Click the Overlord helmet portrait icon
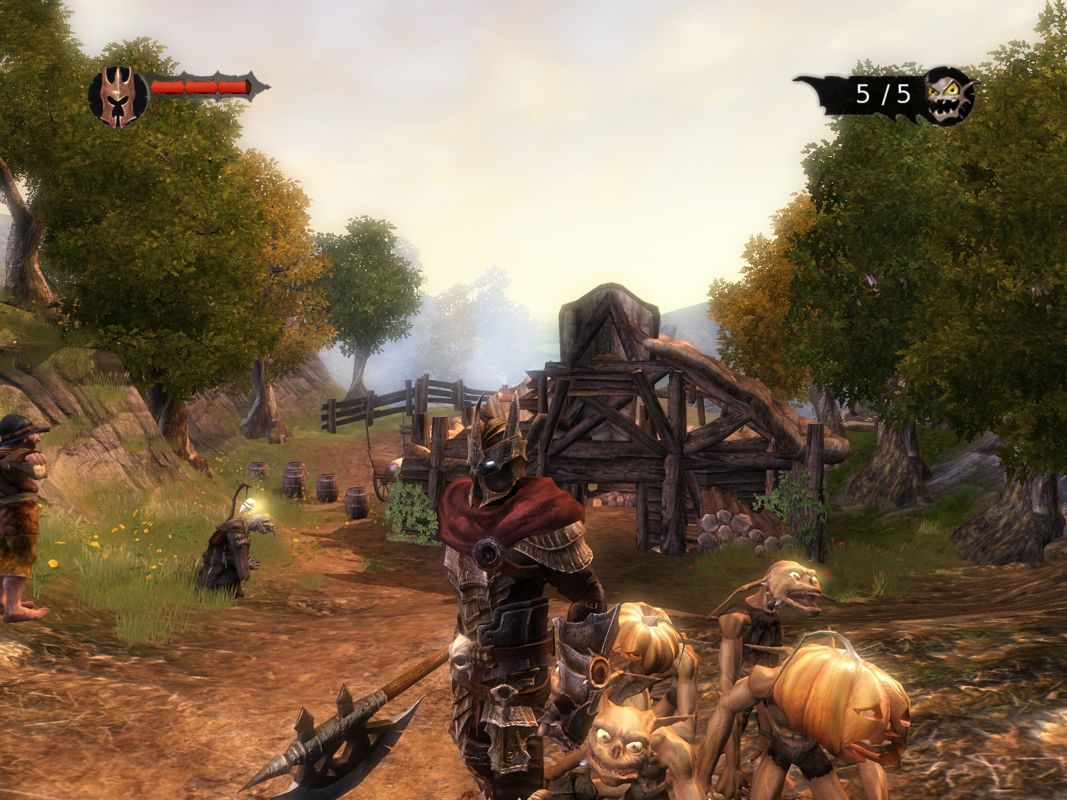The width and height of the screenshot is (1067, 800). click(x=118, y=97)
